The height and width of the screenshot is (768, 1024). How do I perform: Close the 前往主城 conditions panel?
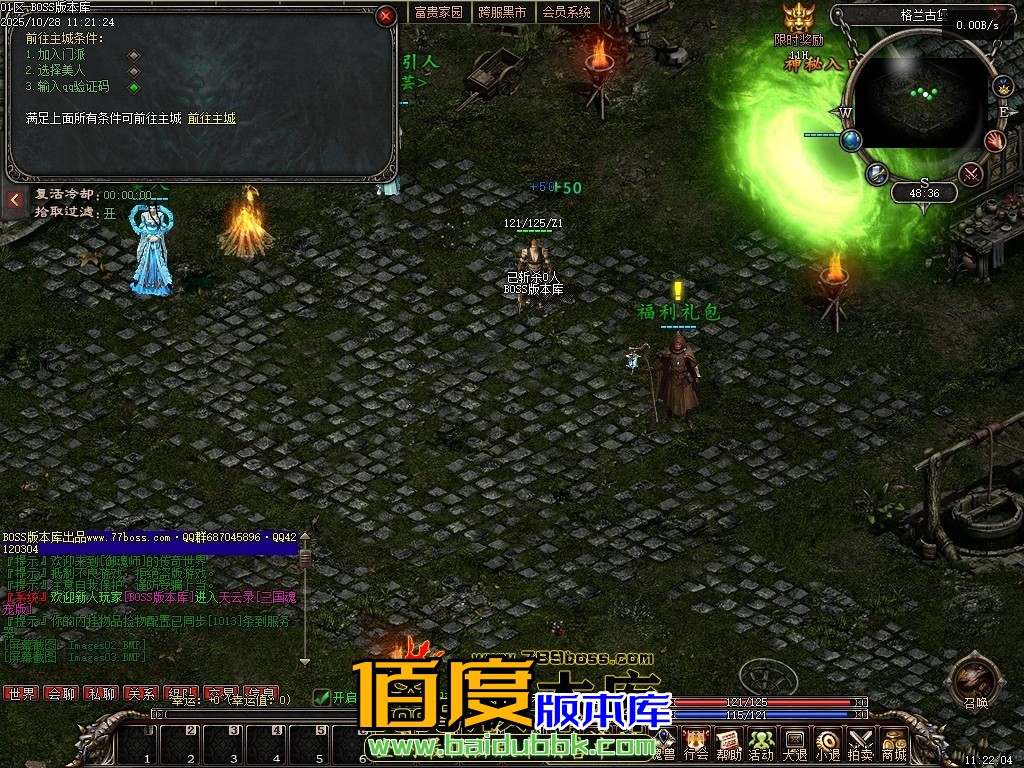(386, 16)
